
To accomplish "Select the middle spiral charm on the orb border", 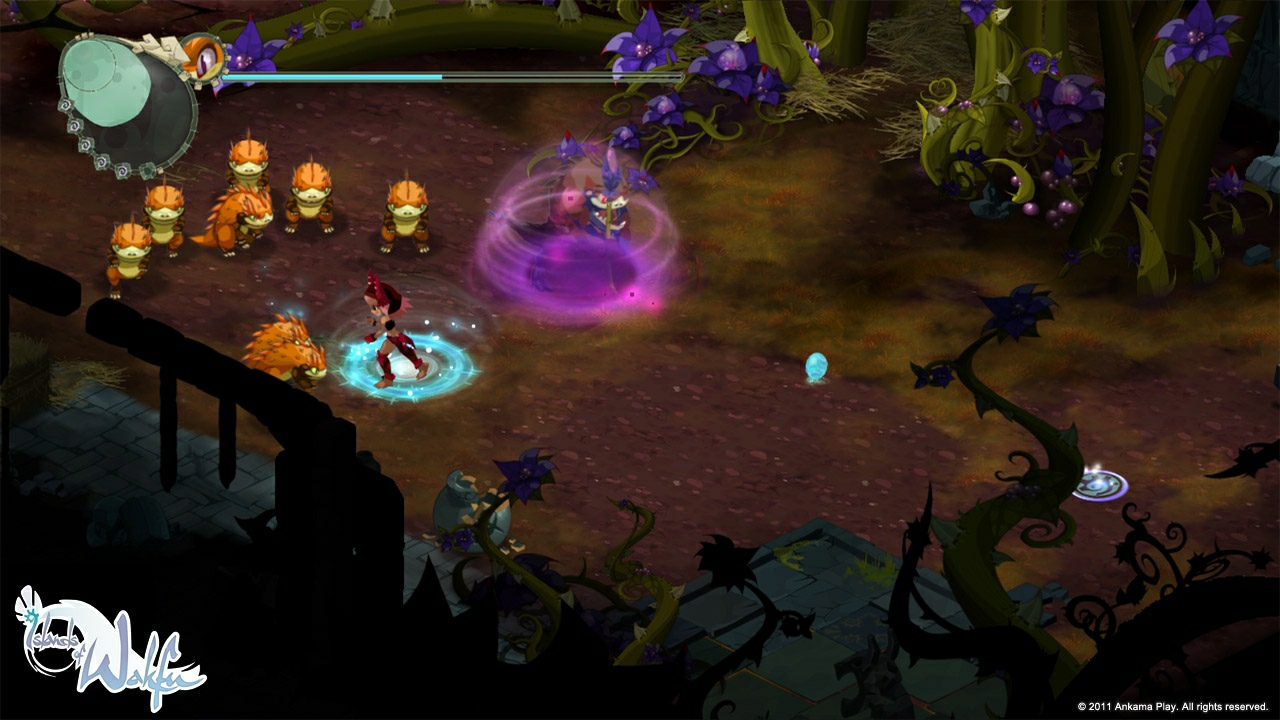I will (86, 146).
